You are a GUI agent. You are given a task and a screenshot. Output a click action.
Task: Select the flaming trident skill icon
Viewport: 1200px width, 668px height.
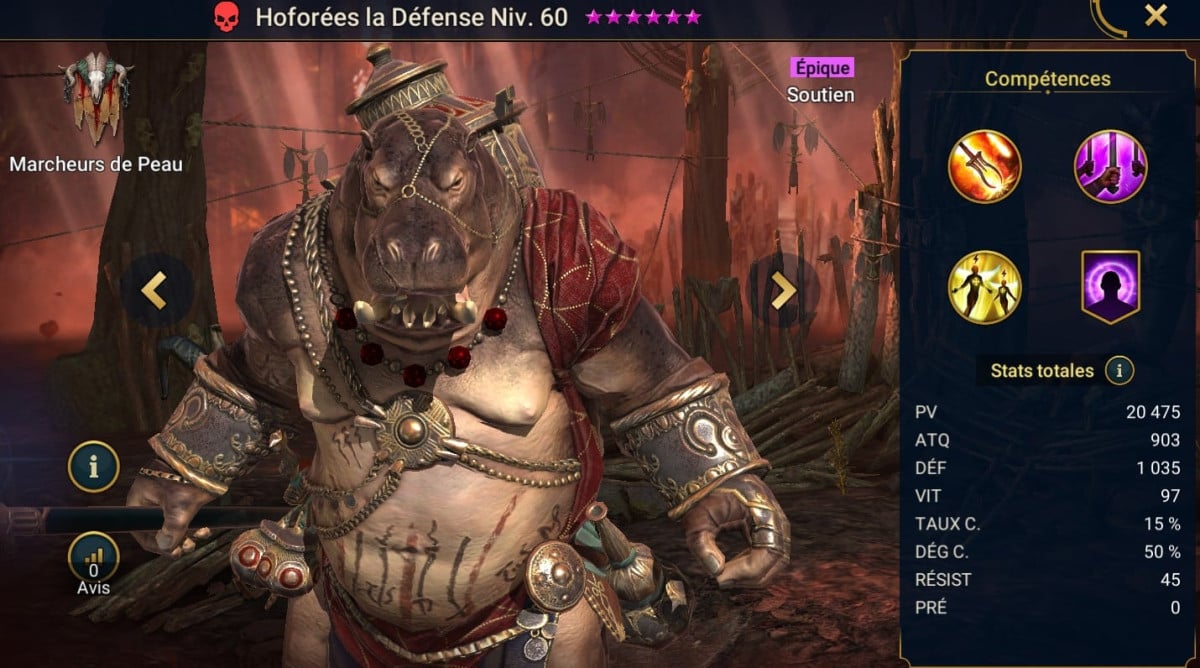(x=985, y=166)
